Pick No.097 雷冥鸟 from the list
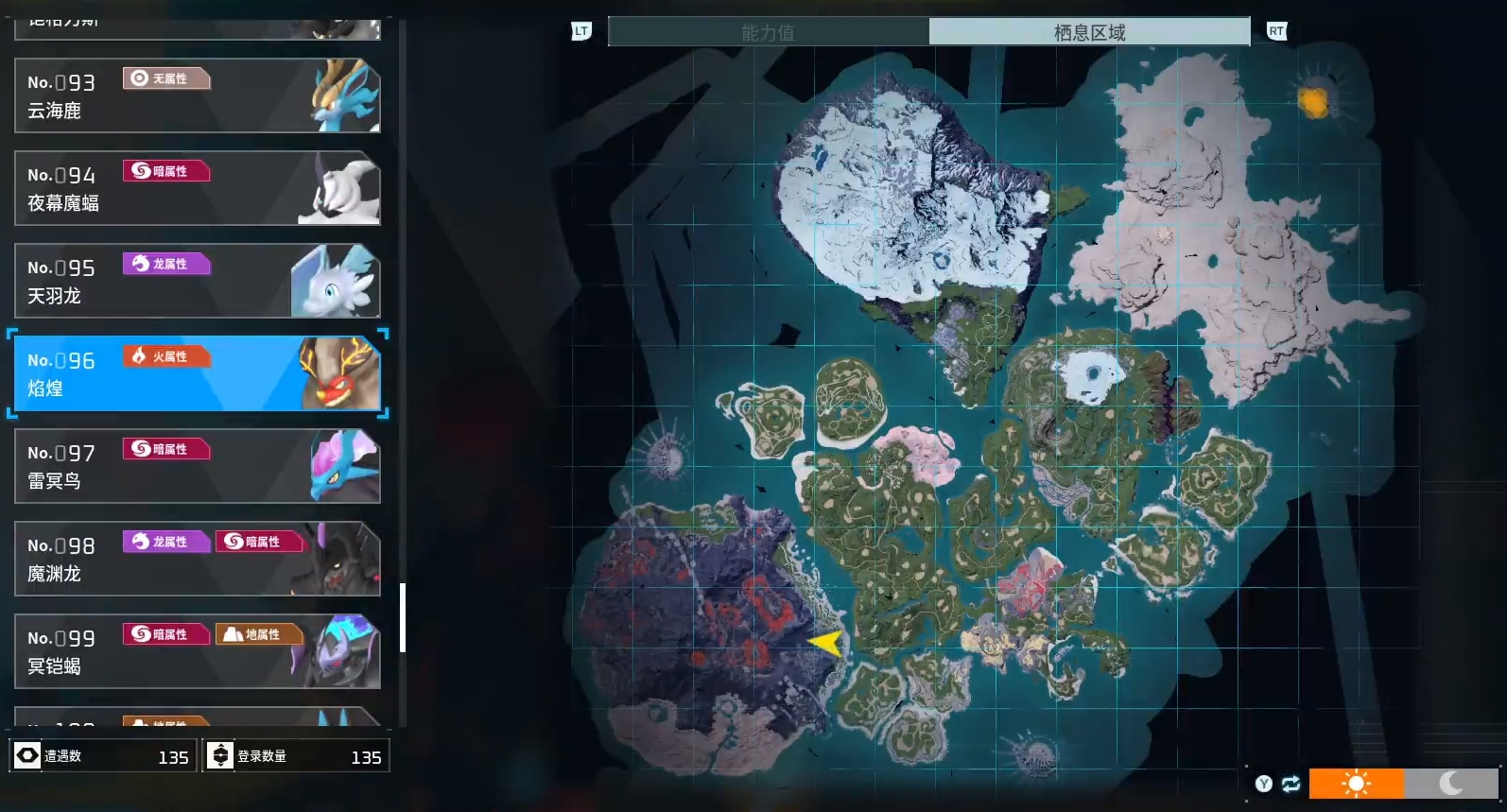Viewport: 1507px width, 812px height. point(197,466)
